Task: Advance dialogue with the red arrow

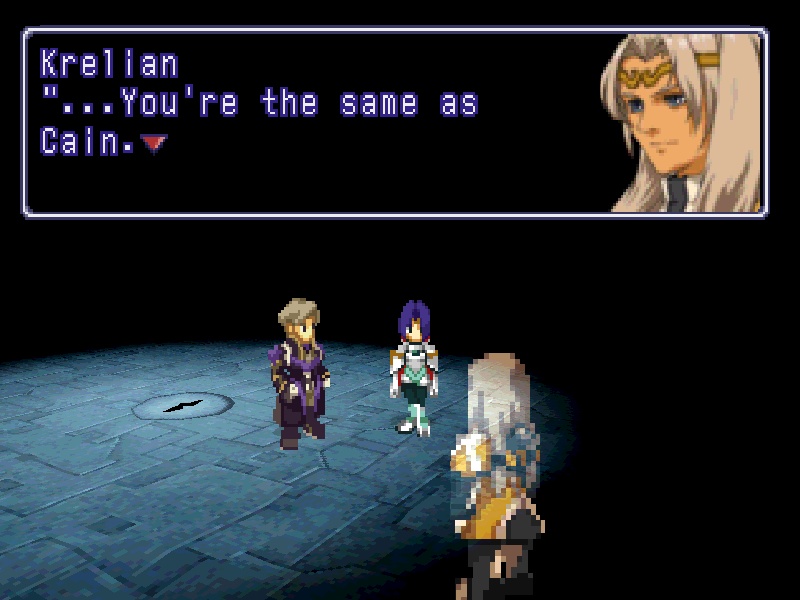Action: point(152,144)
